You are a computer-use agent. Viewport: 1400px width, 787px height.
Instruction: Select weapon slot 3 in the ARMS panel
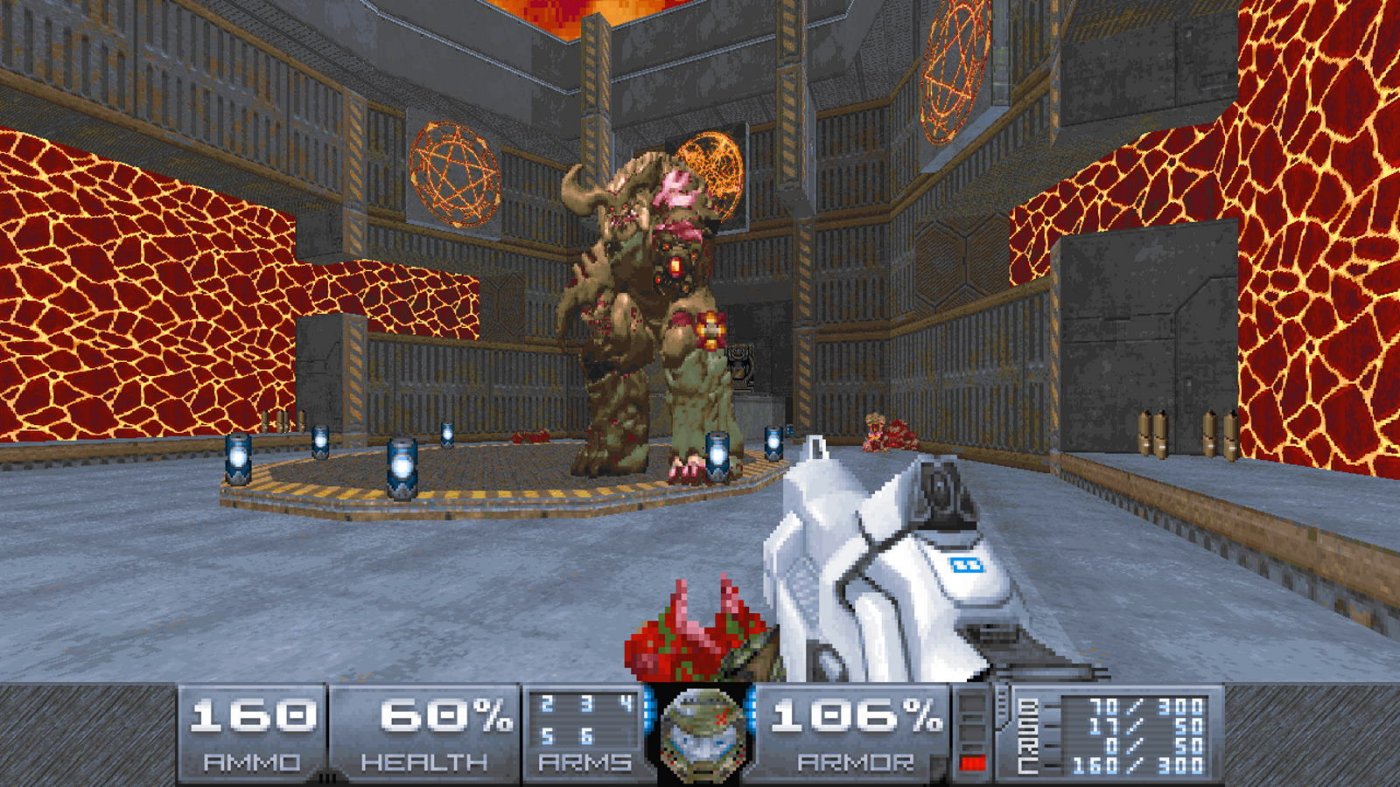click(x=587, y=703)
